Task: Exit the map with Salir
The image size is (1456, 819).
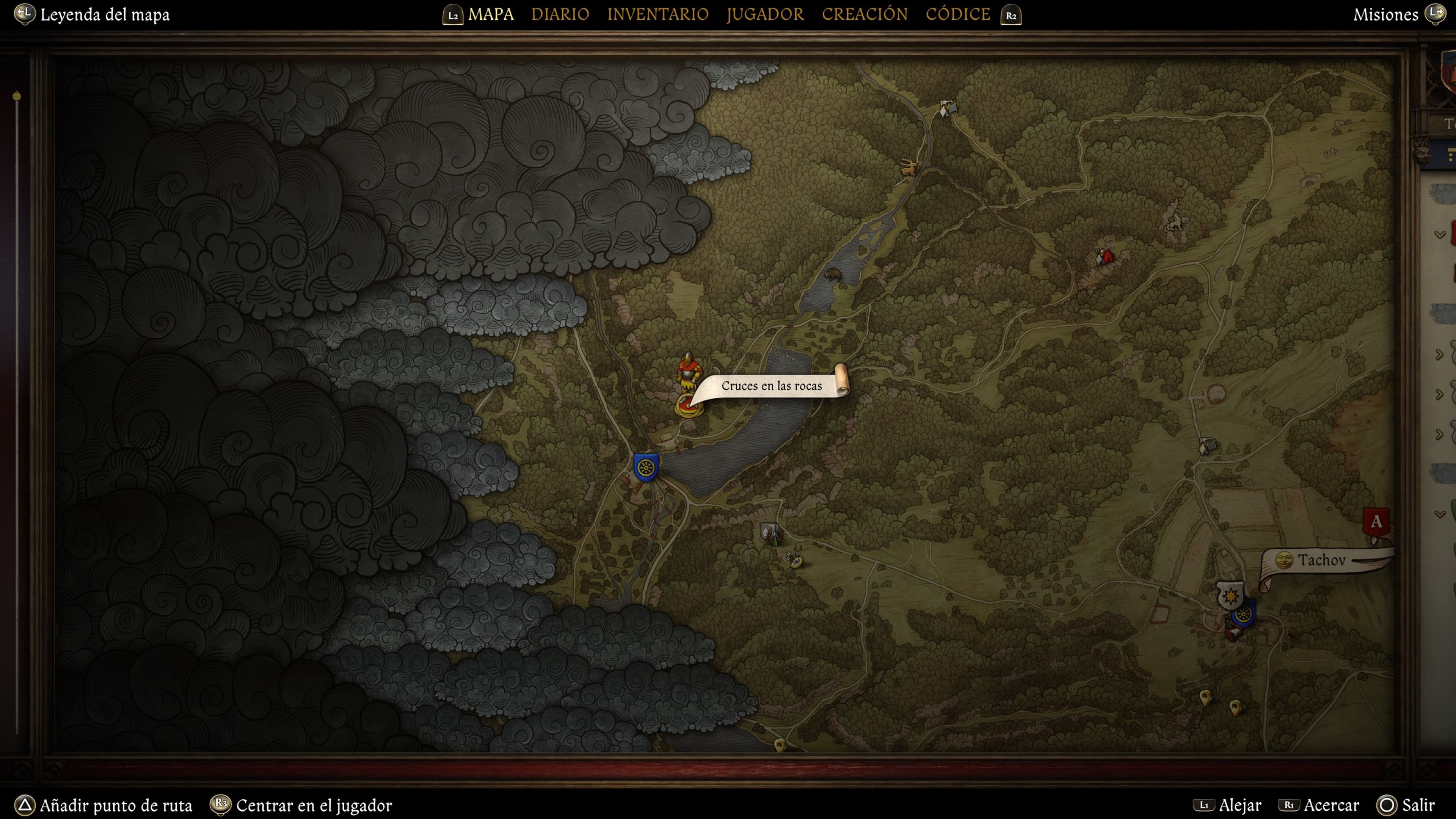Action: 1418,805
